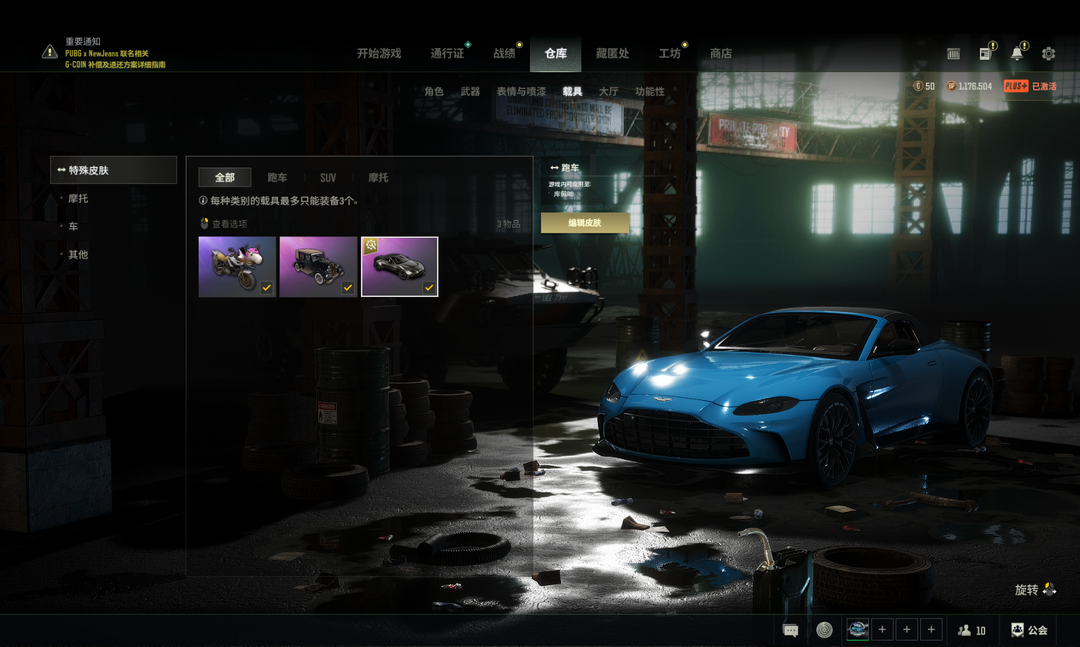Open the 开始游戏 start game tab

point(379,54)
